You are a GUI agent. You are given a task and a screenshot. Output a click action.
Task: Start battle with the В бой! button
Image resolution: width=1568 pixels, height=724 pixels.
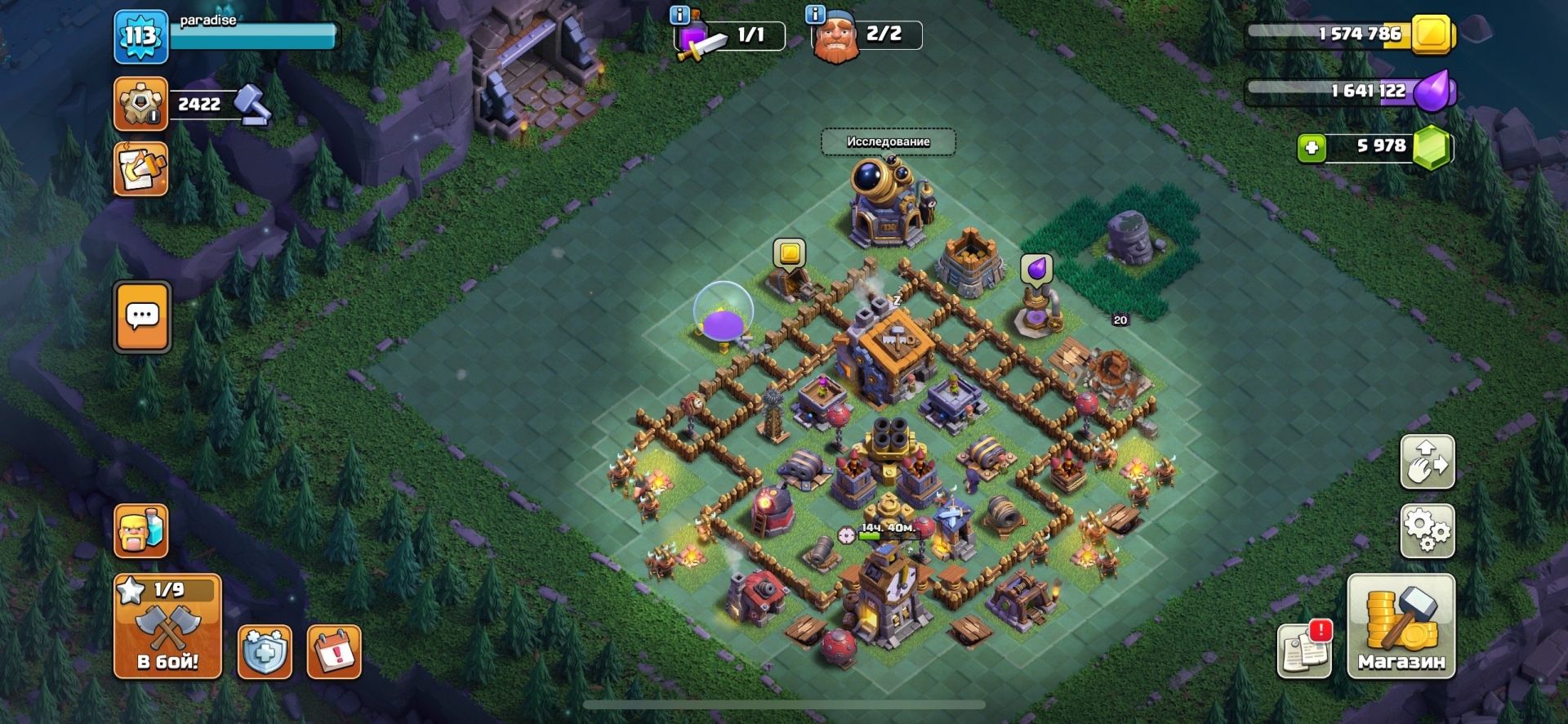pos(167,627)
